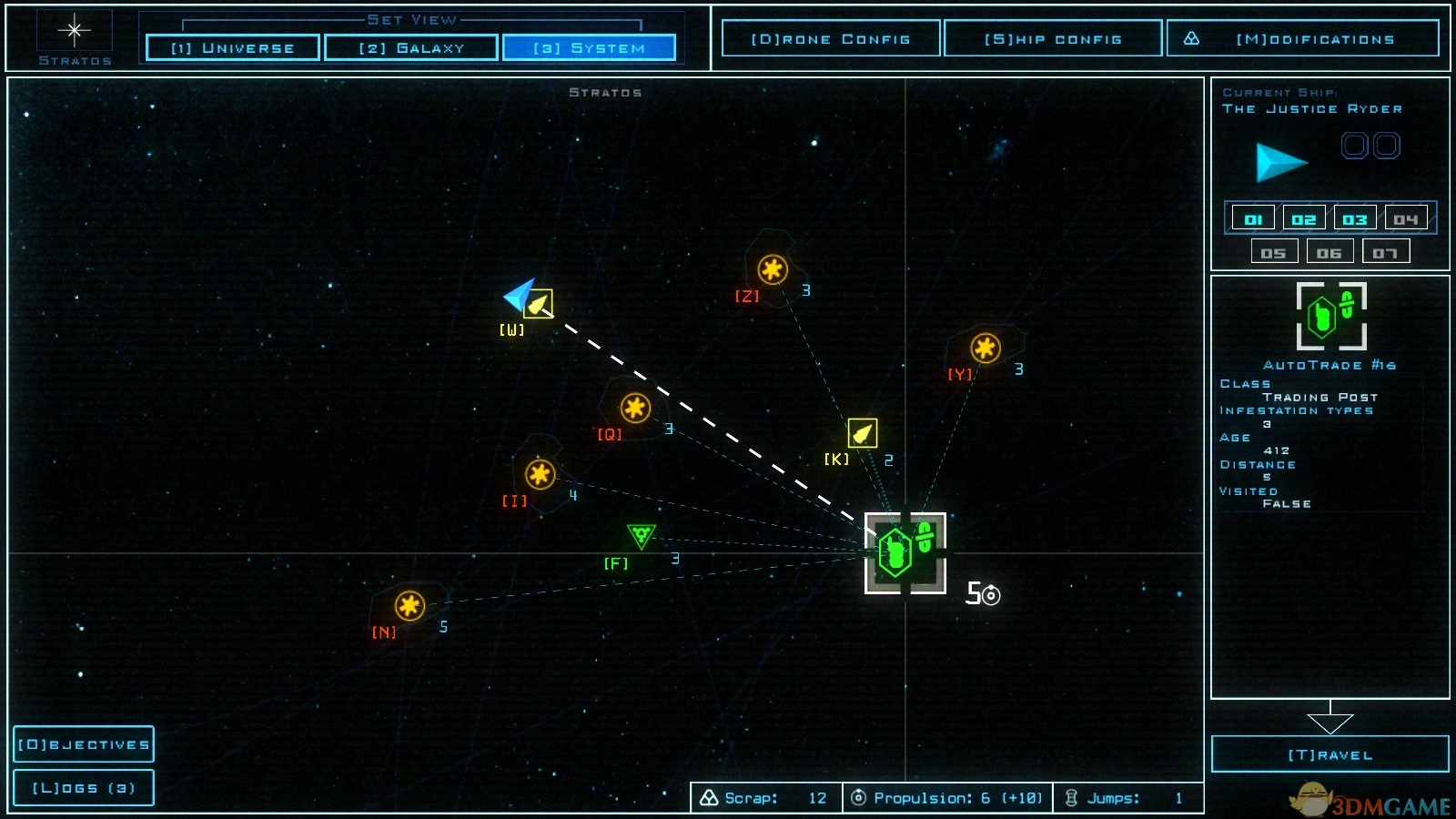The image size is (1456, 819).
Task: Switch to the Galaxy view
Action: click(x=411, y=47)
